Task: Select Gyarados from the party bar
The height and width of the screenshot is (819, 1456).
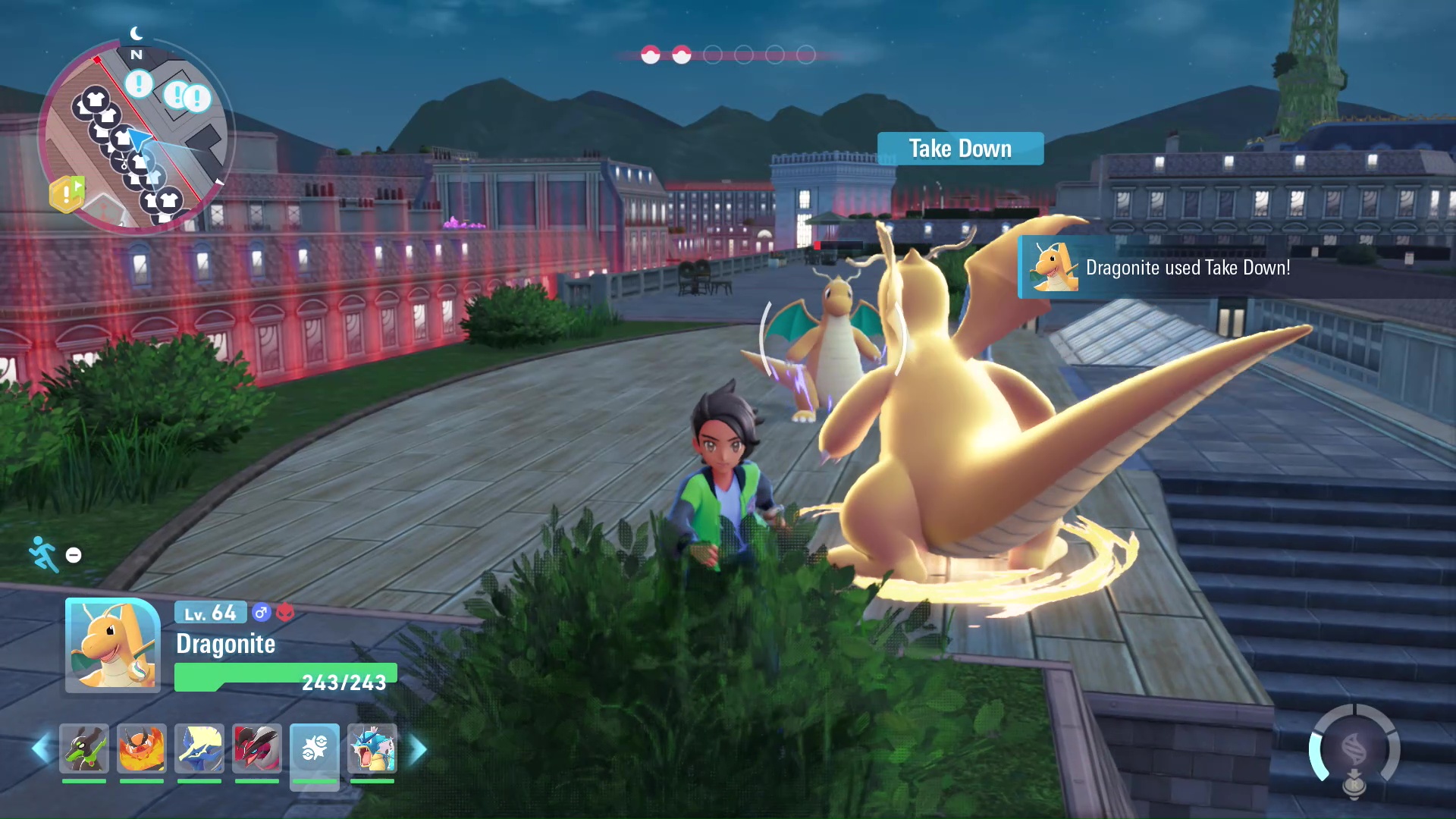Action: (x=372, y=749)
